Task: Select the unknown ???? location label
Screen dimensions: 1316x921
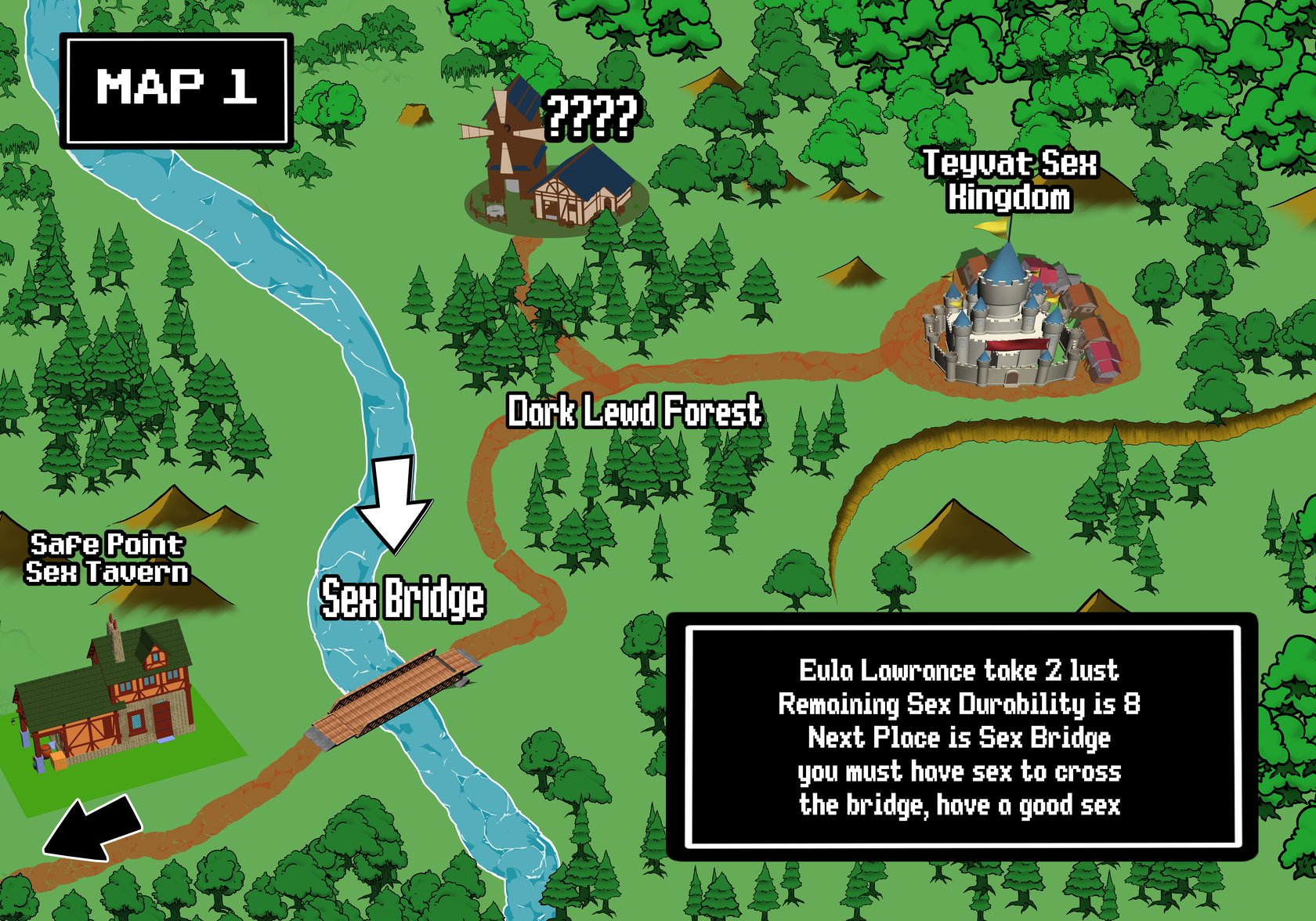Action: 591,117
